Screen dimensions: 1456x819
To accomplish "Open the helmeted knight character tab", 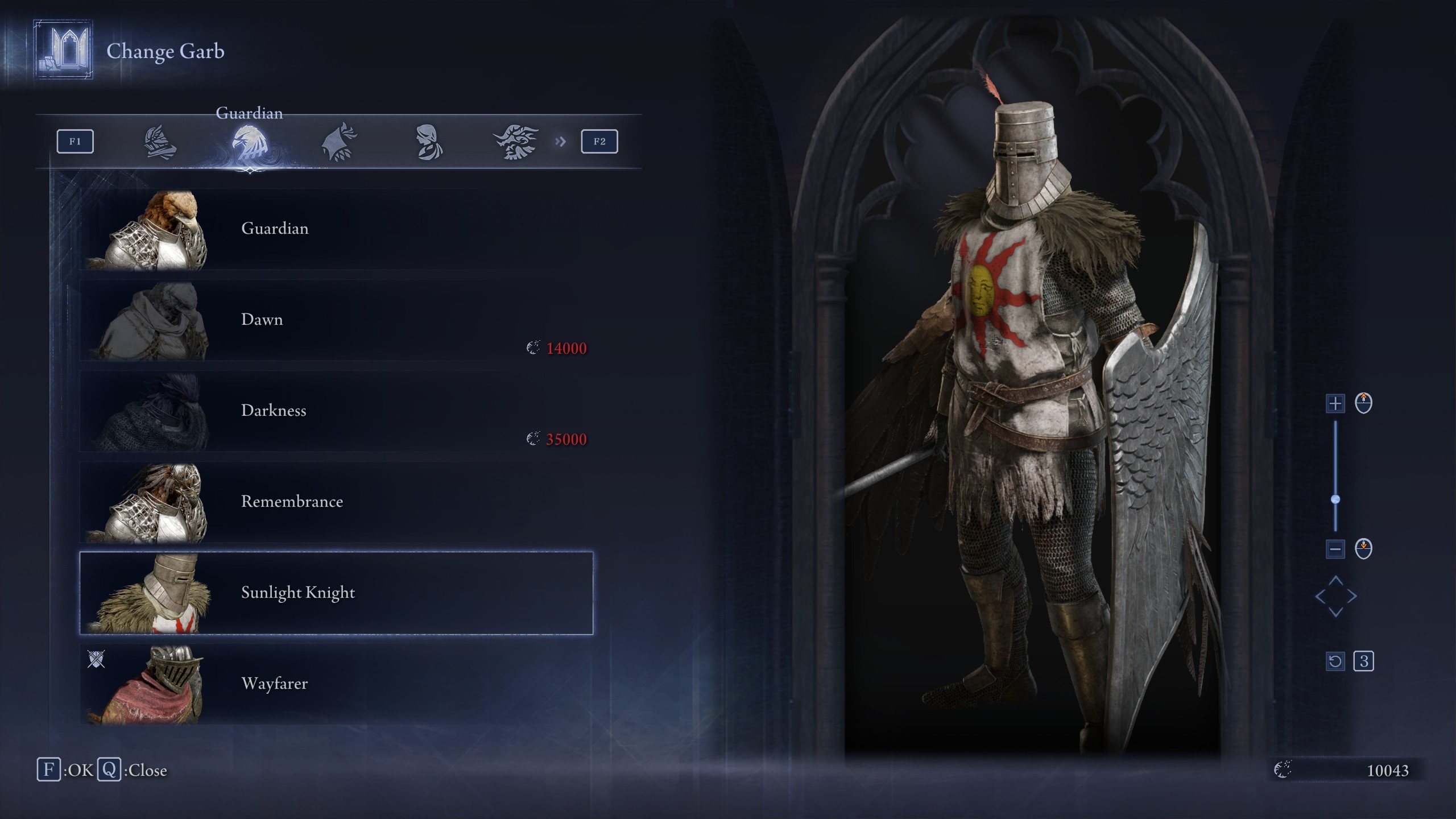I will tap(160, 142).
